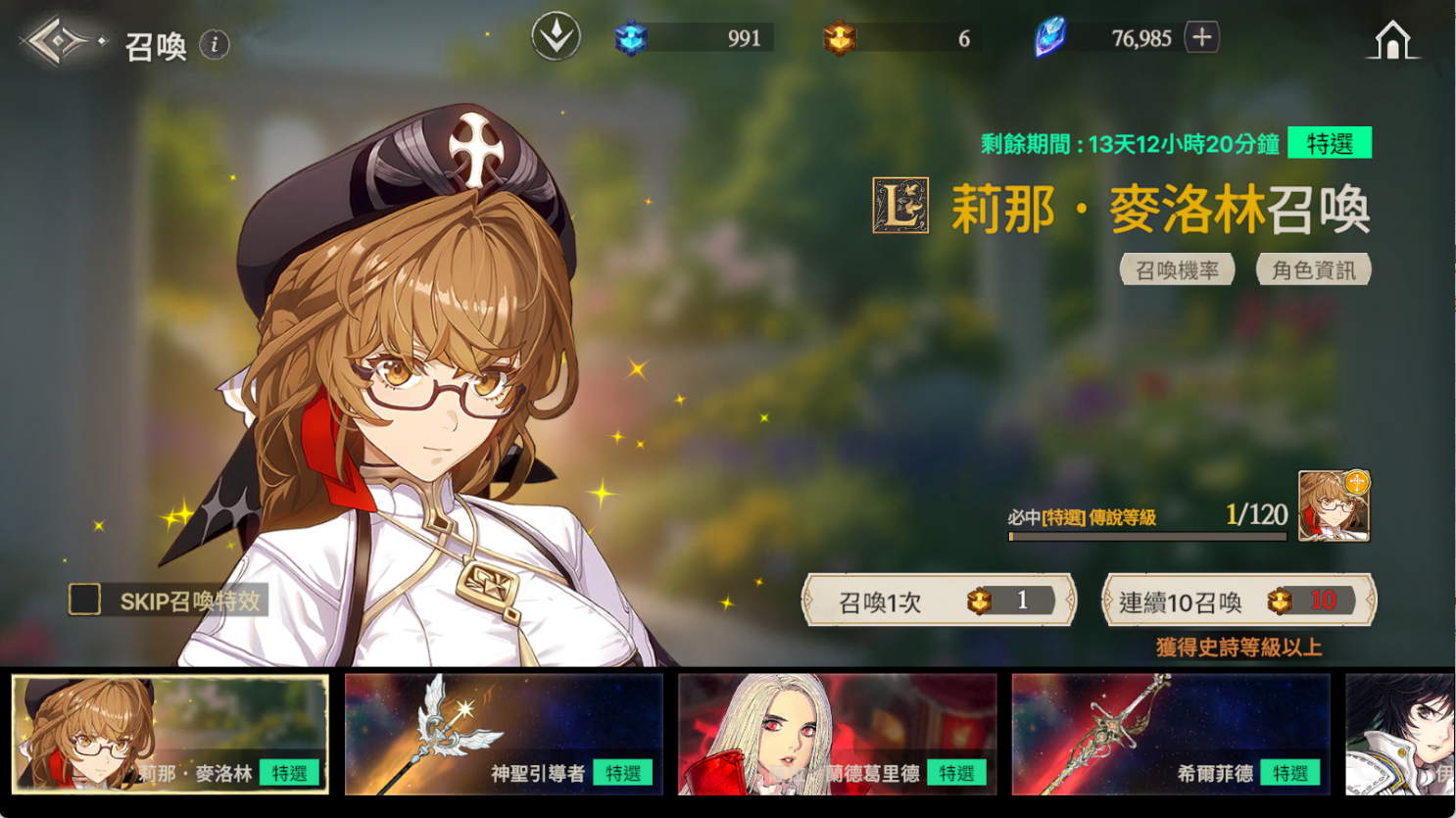Add more blue crystals with plus button
This screenshot has height=818, width=1456.
point(1201,37)
